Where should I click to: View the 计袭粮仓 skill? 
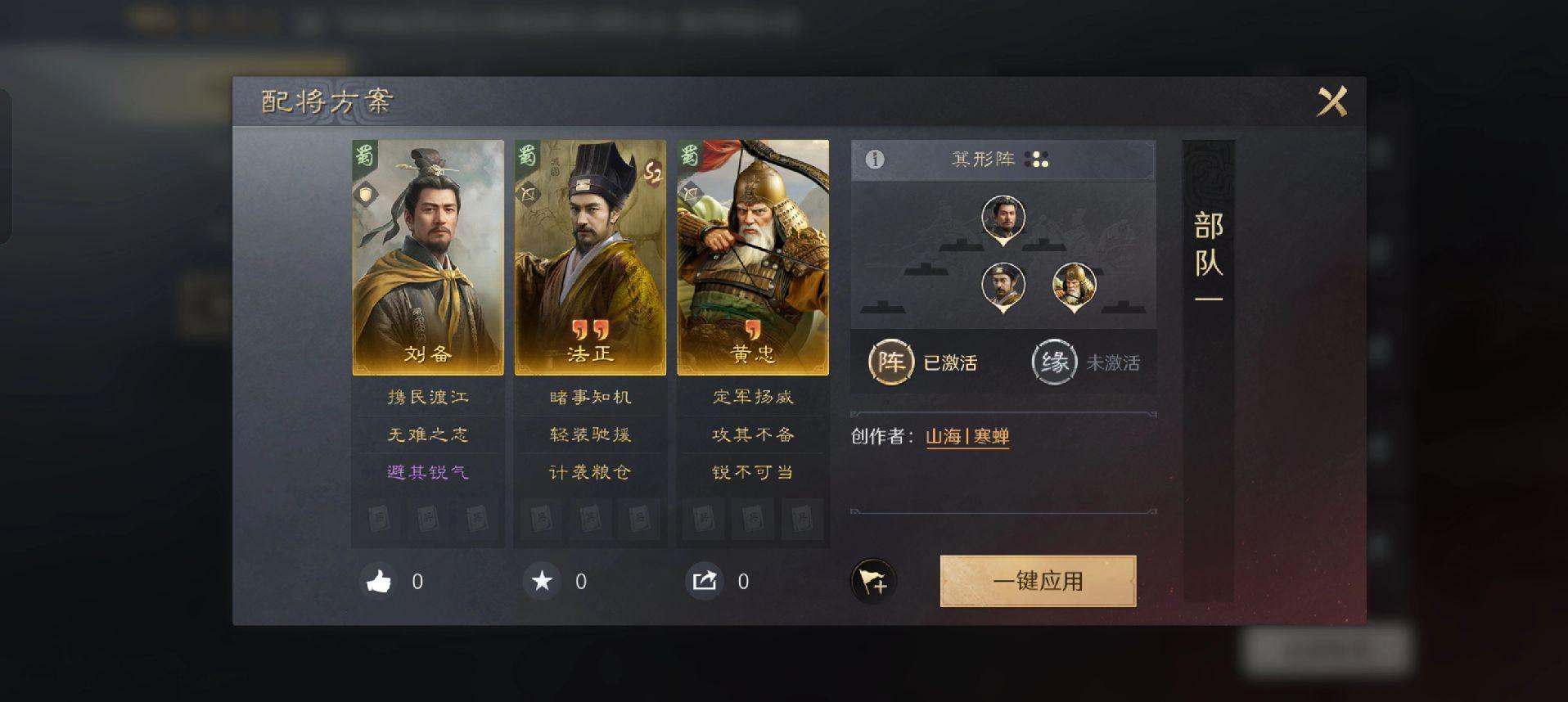[590, 472]
